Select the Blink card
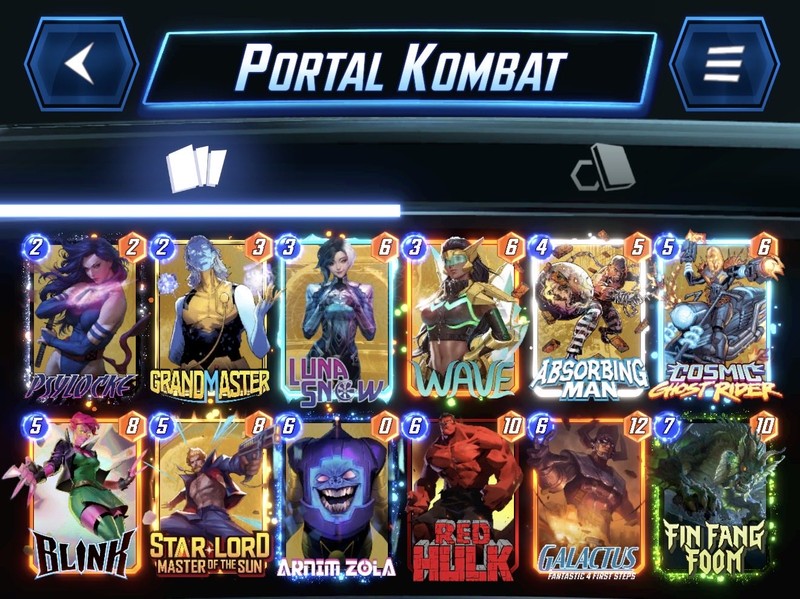800x599 pixels. [x=84, y=497]
